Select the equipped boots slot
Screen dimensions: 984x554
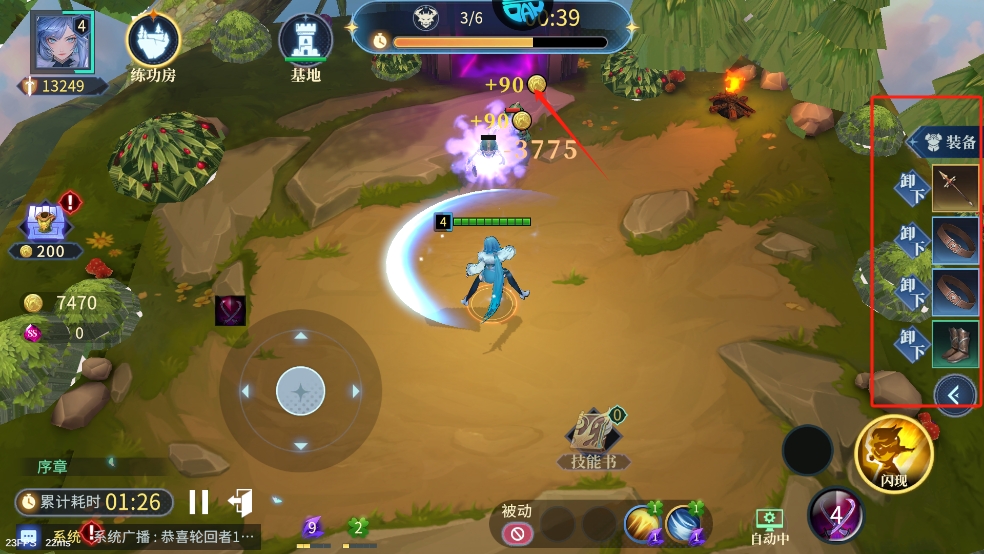(x=955, y=344)
